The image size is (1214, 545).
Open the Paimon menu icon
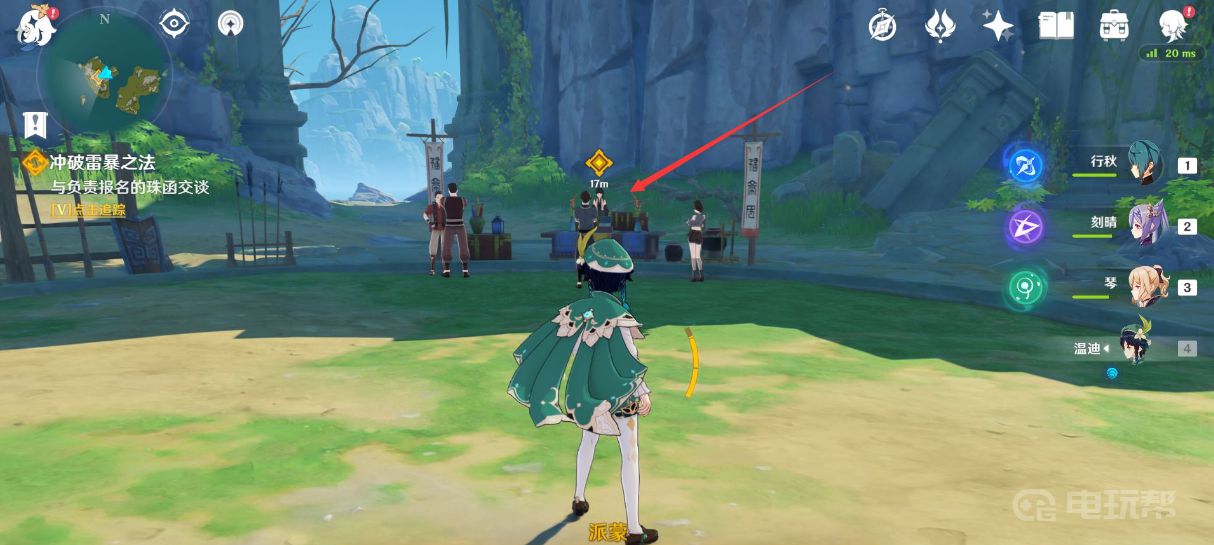(x=32, y=24)
